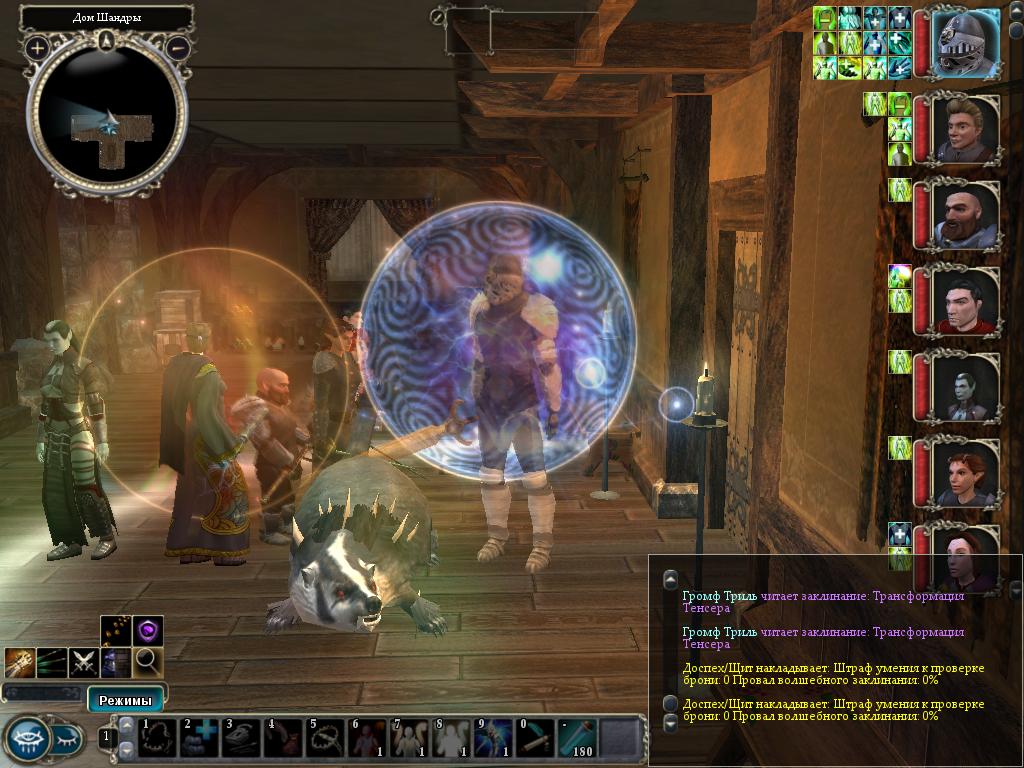Switch quickbar page with the up arrow

[127, 725]
